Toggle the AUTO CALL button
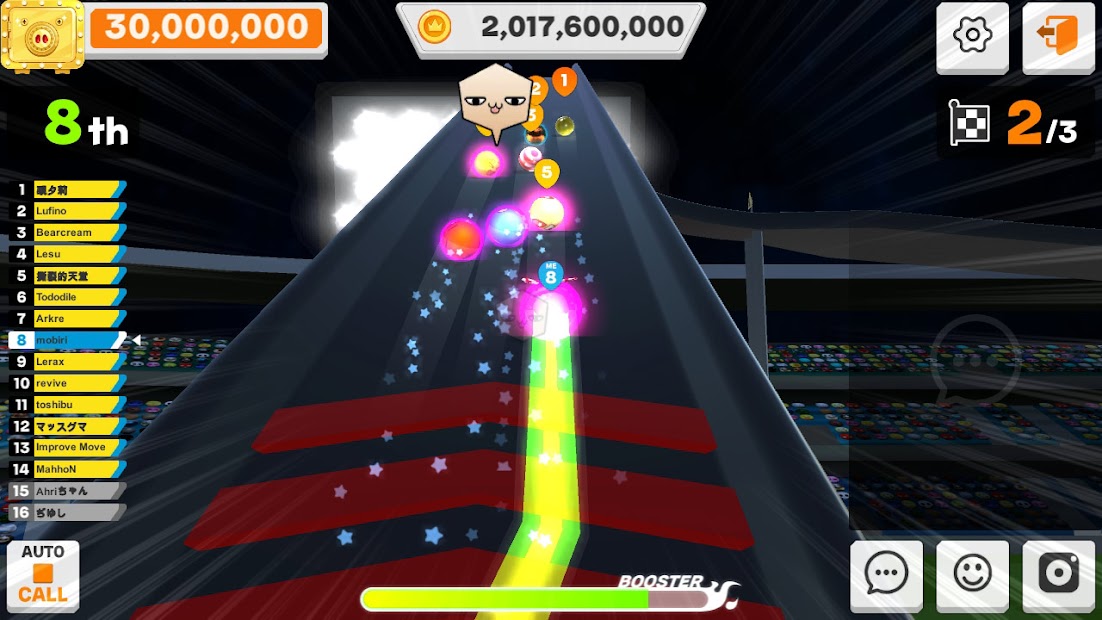This screenshot has height=620, width=1102. 43,576
